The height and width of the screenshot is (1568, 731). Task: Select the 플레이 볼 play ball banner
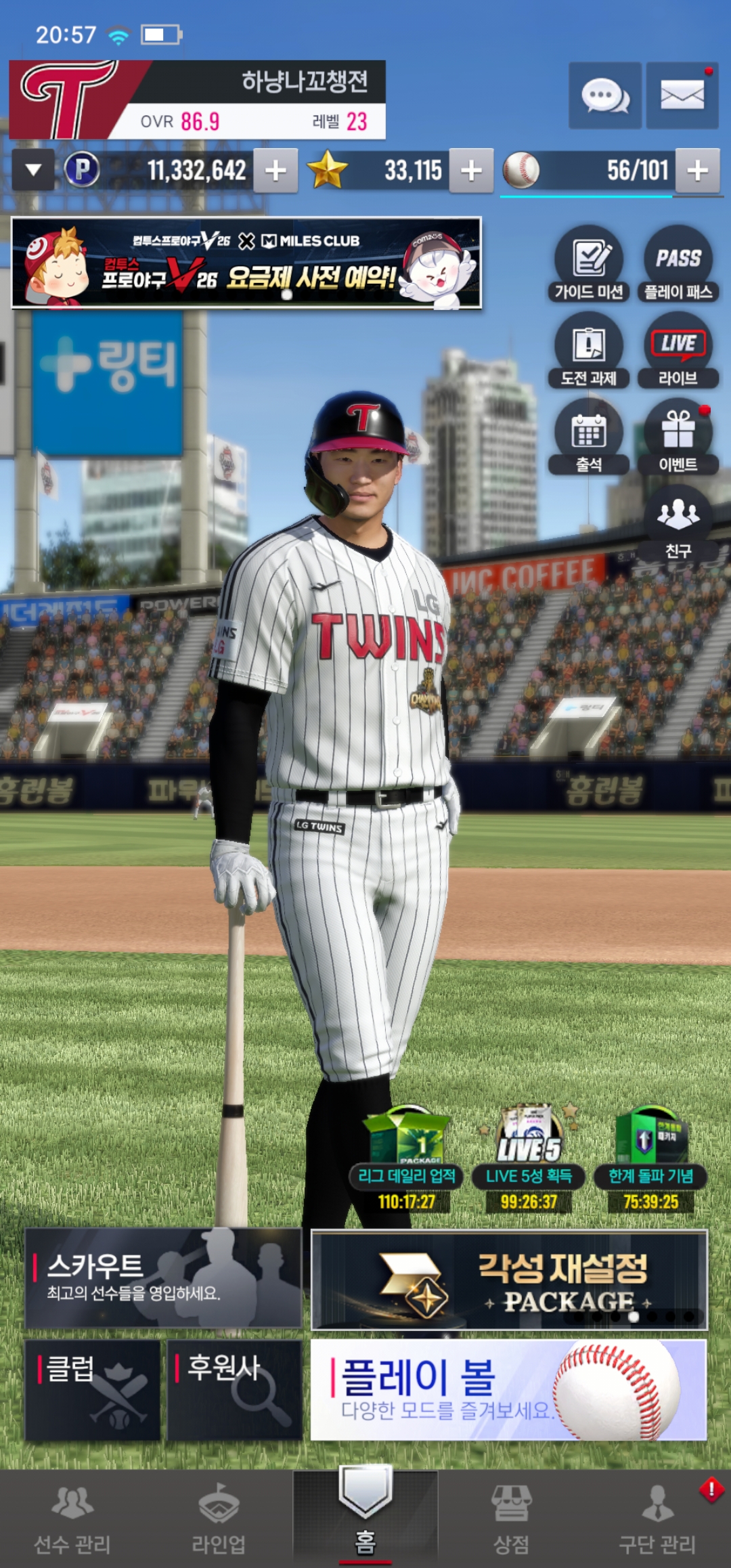point(508,1389)
